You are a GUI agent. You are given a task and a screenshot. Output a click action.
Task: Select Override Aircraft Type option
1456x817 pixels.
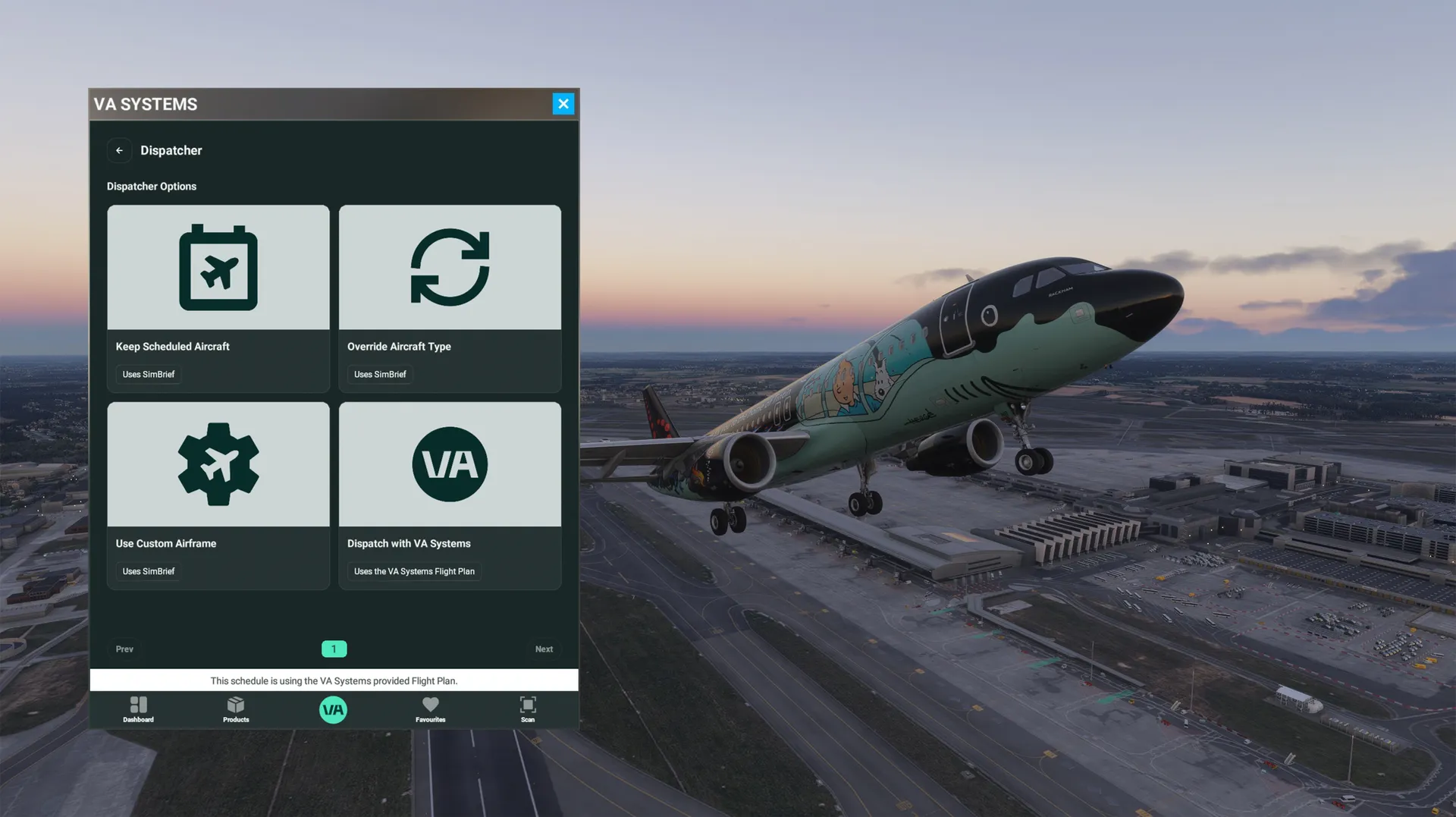tap(450, 297)
